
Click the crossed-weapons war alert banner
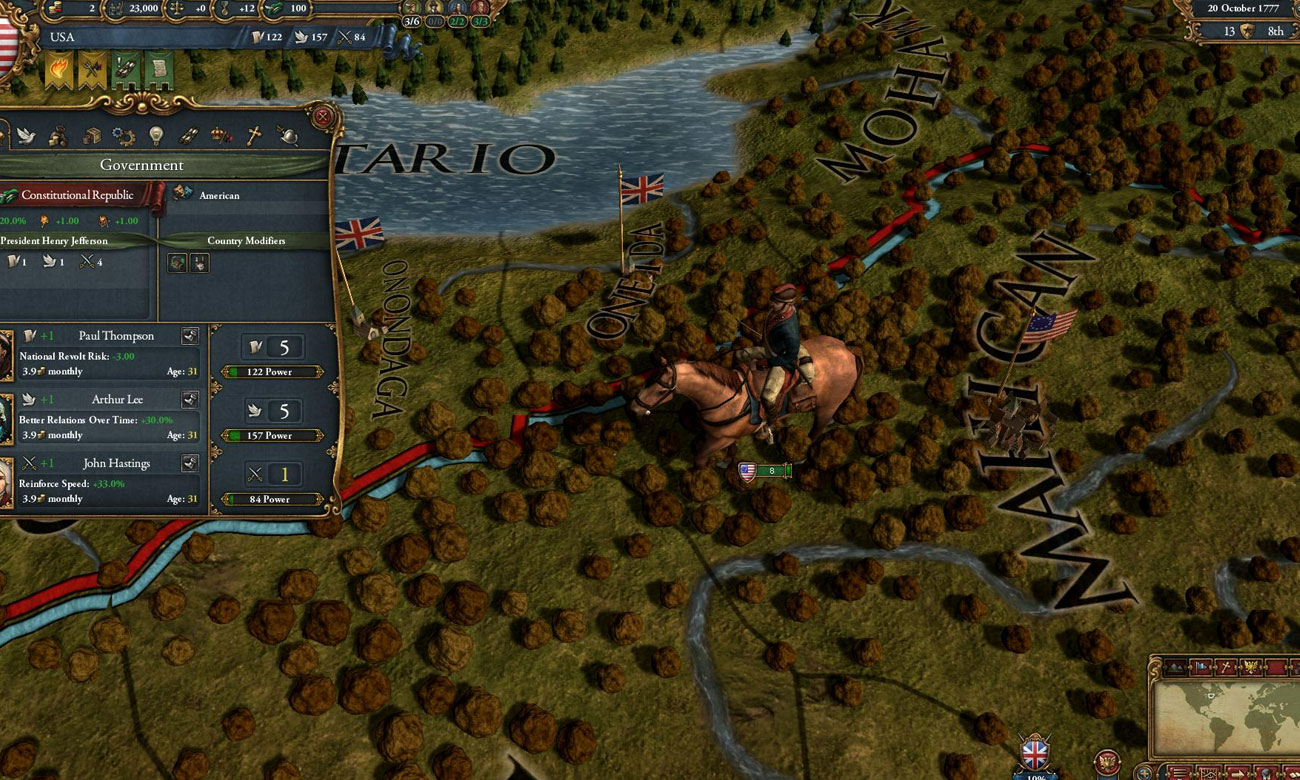[91, 70]
